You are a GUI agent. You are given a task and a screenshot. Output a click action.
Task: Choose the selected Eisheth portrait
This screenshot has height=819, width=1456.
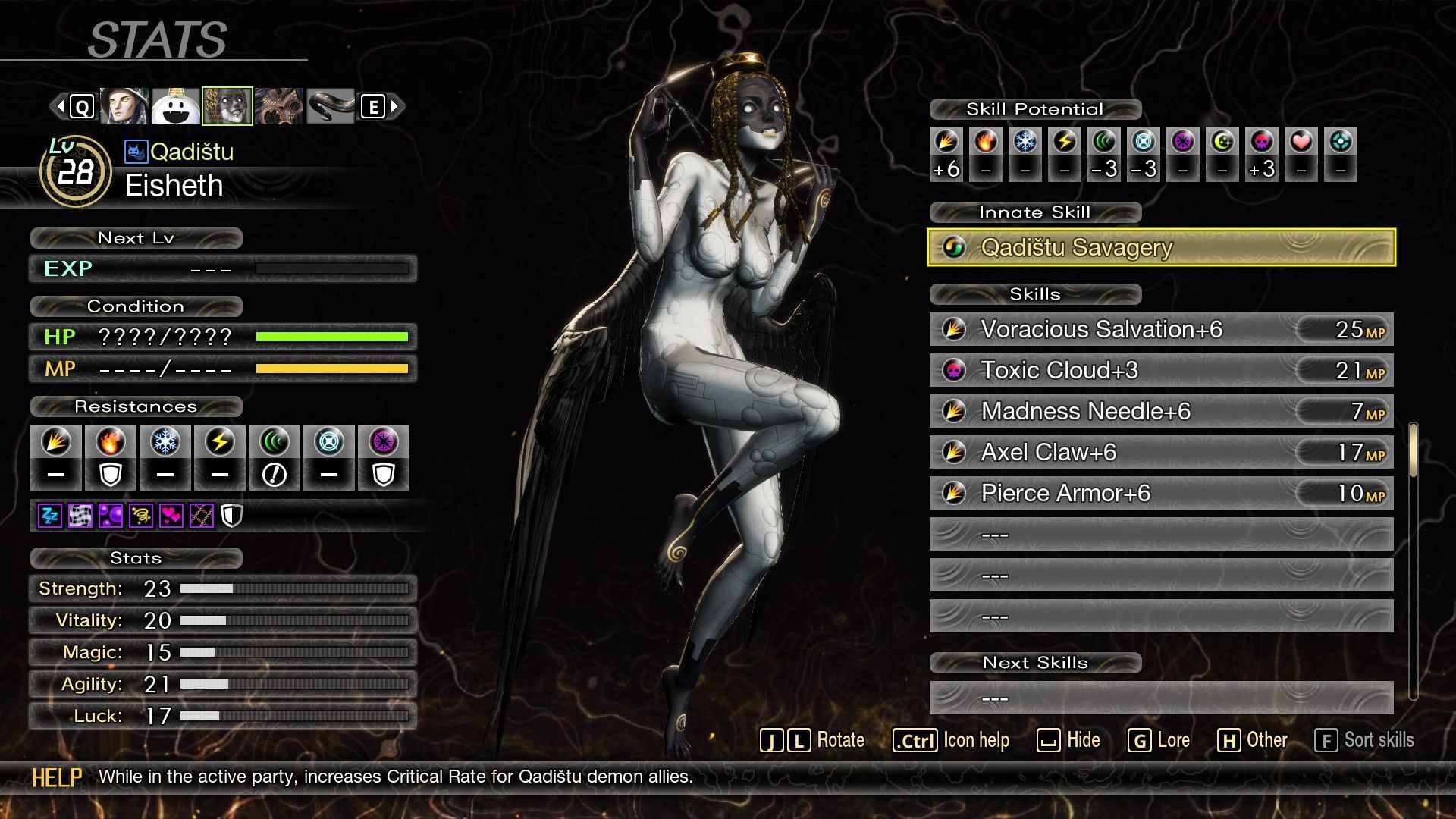click(x=227, y=106)
